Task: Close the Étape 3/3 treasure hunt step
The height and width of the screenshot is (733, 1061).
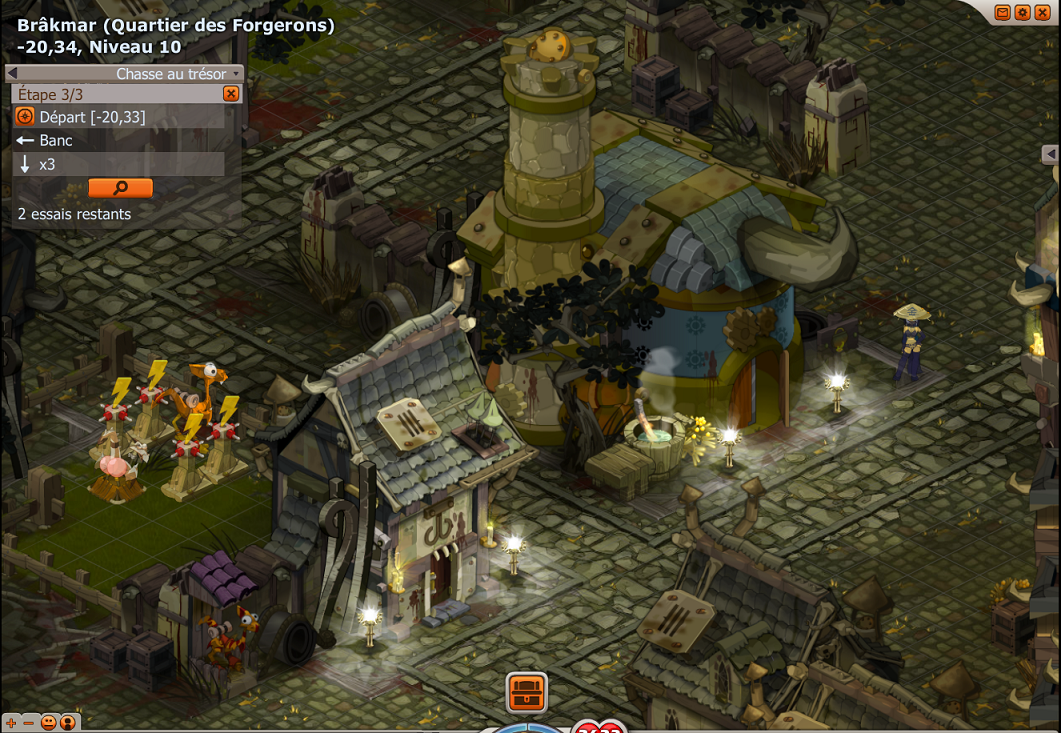Action: point(231,94)
